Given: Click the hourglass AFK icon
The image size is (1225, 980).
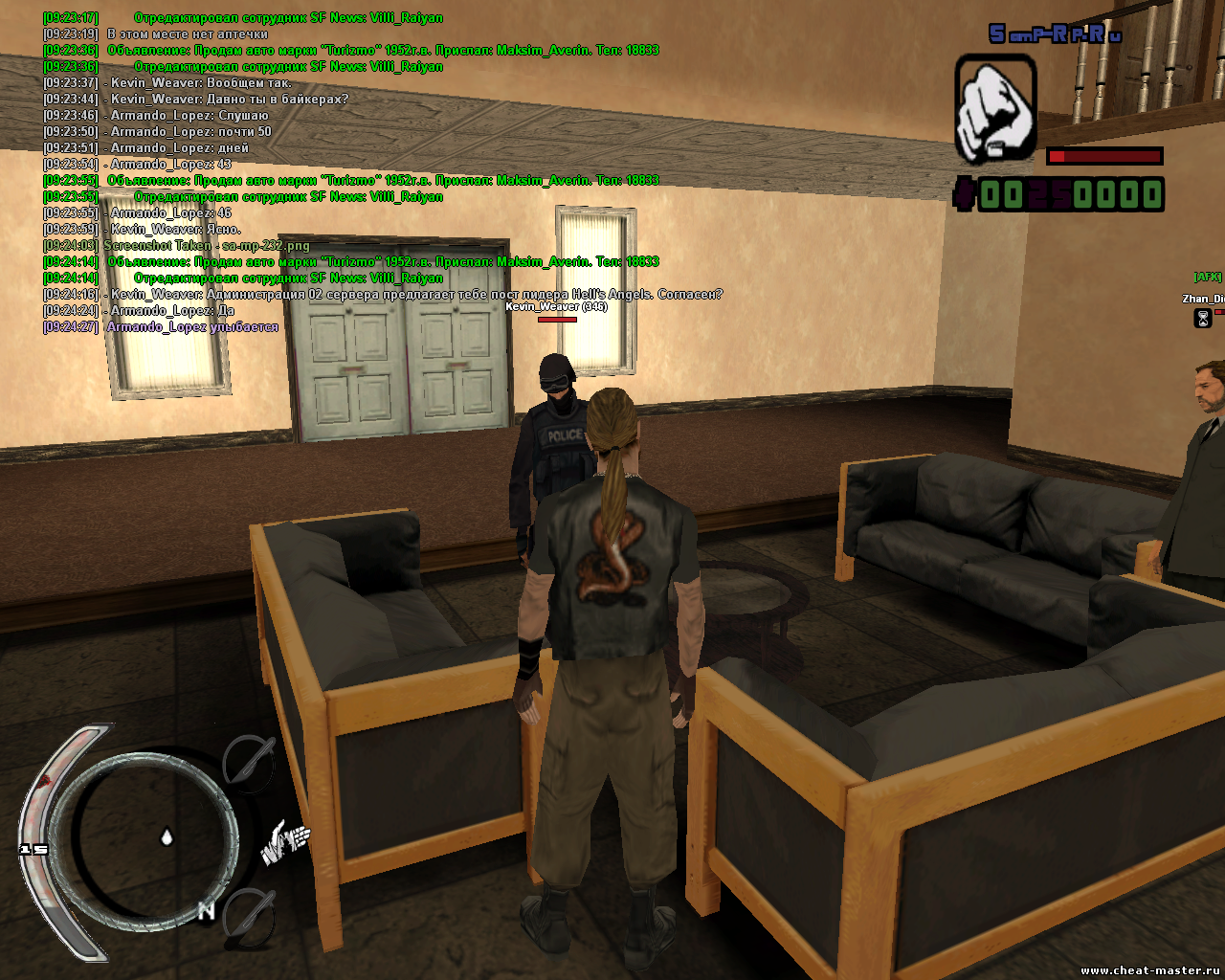Looking at the screenshot, I should point(1203,318).
